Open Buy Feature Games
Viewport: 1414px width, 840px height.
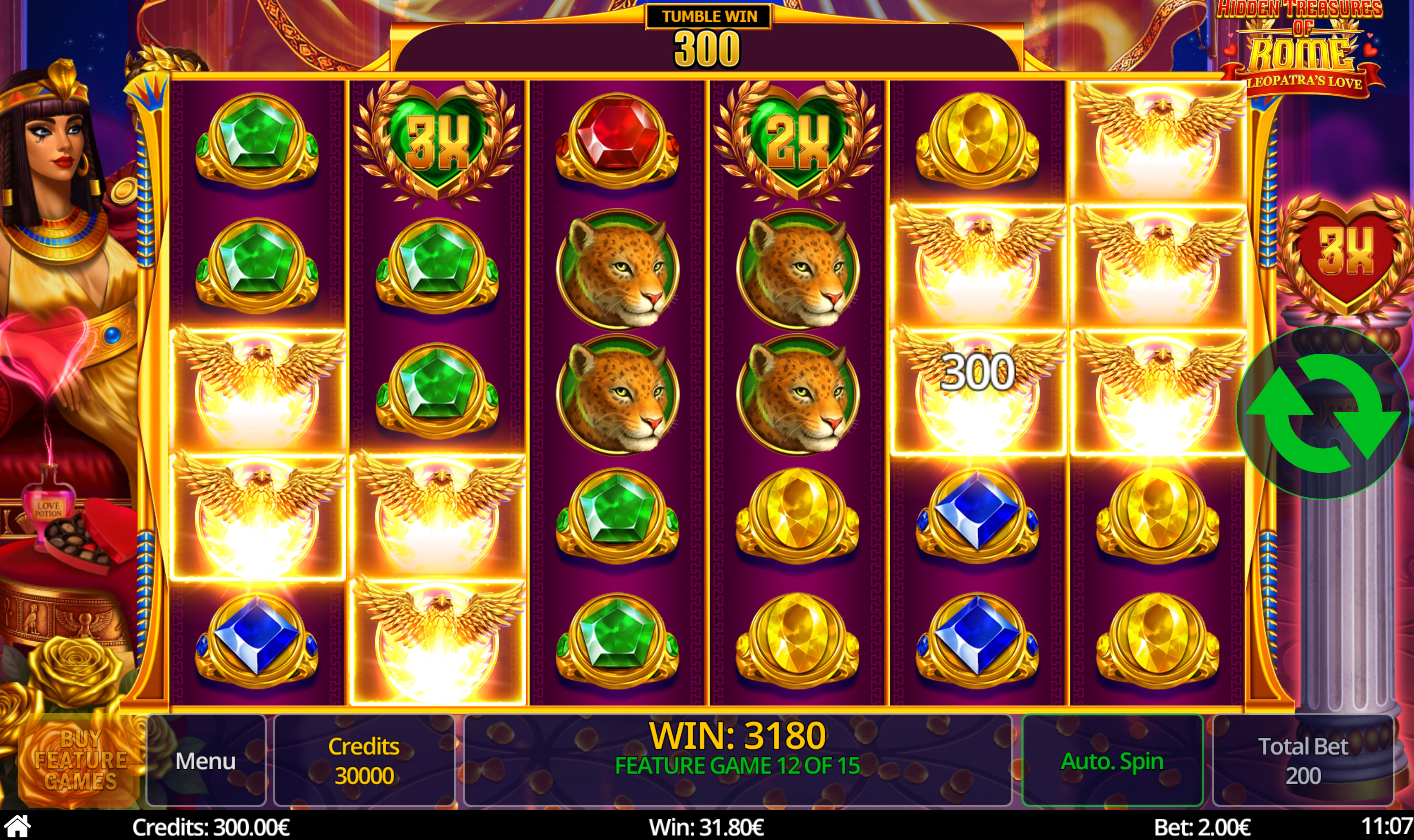80,760
